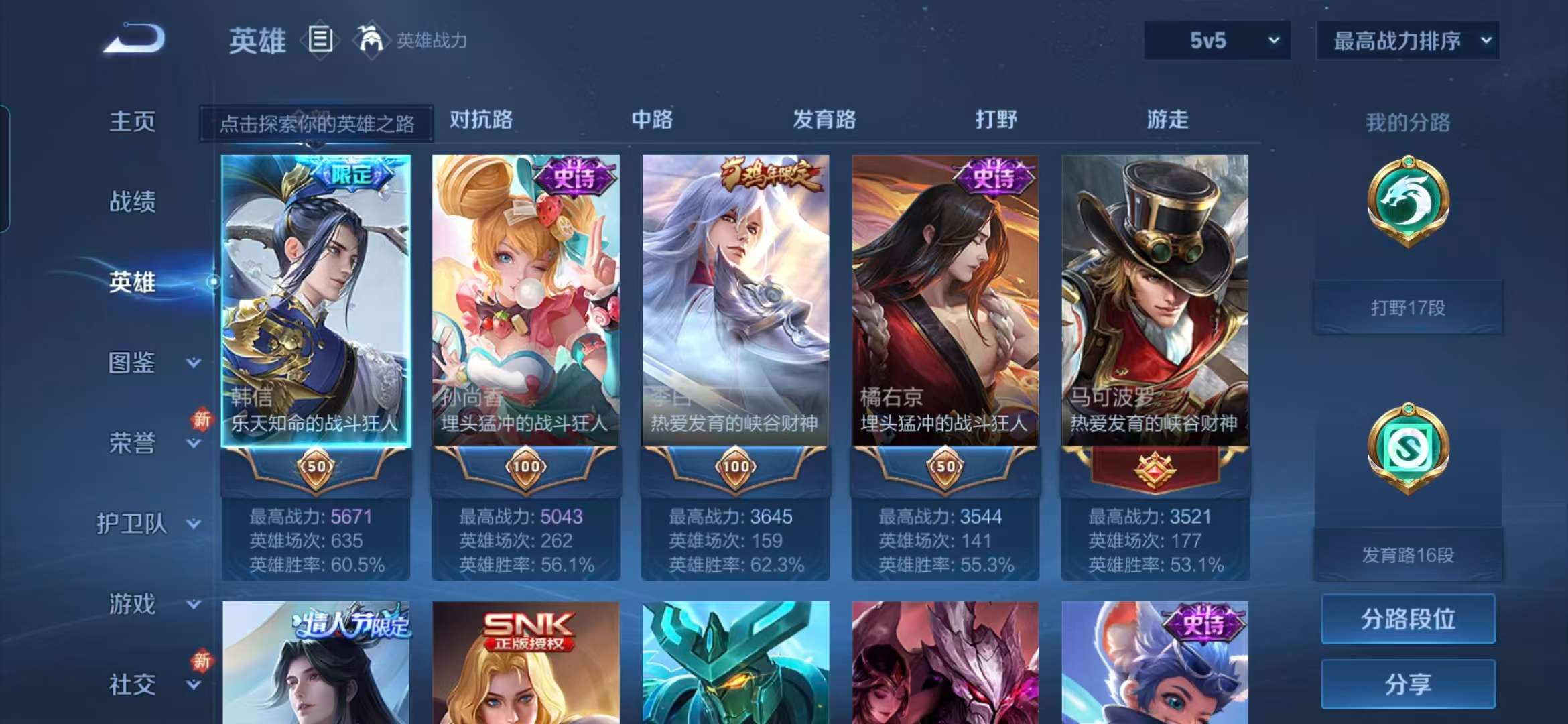Open the 最高战力排序 sorting dropdown

[x=1407, y=40]
